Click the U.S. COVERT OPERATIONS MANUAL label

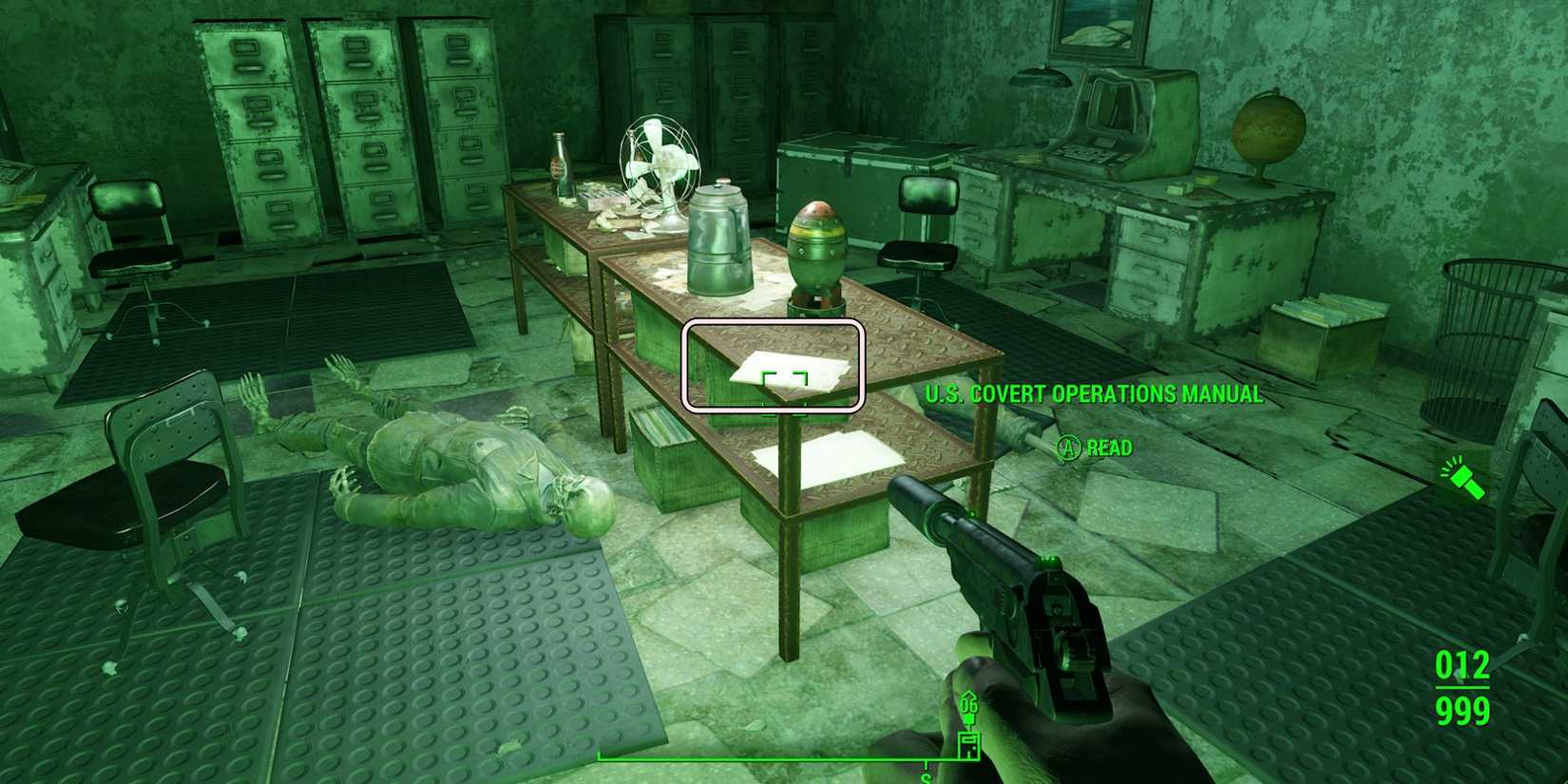1093,392
